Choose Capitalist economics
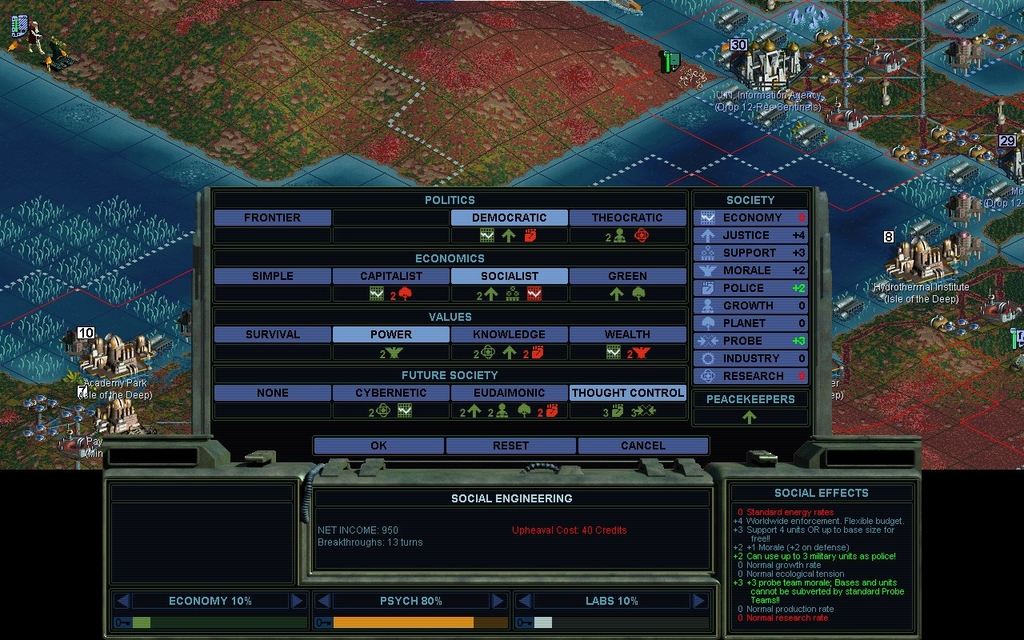This screenshot has height=640, width=1024. pyautogui.click(x=391, y=276)
